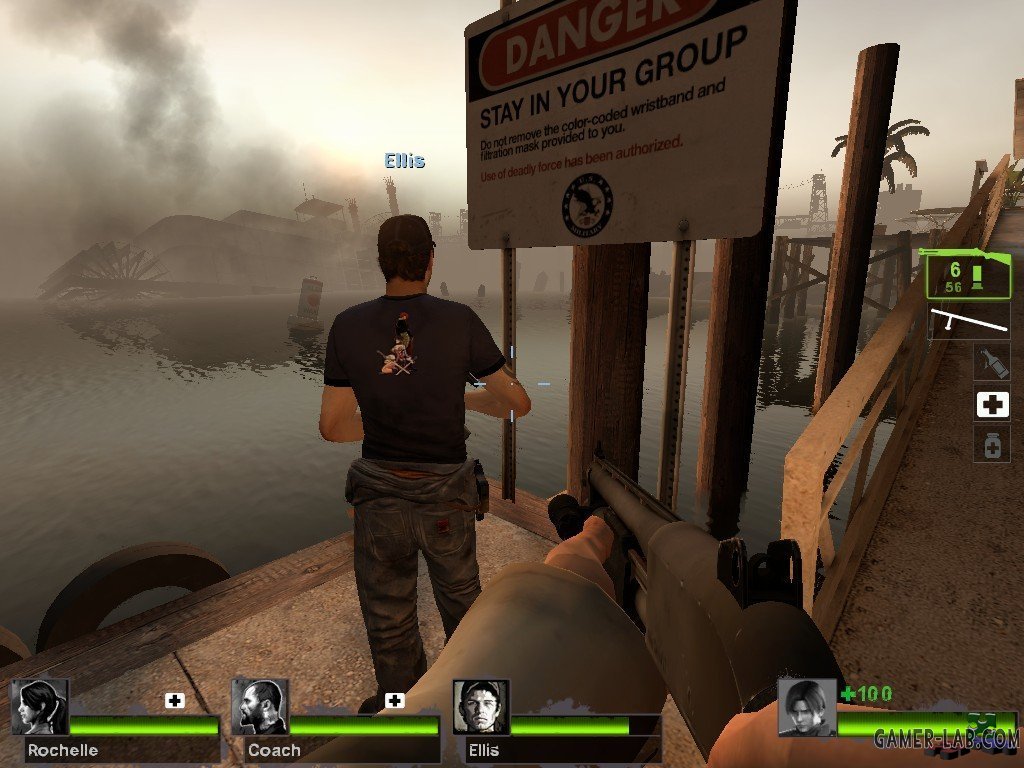Click the medkit icon above Rochelle's health bar
The width and height of the screenshot is (1024, 768).
175,700
